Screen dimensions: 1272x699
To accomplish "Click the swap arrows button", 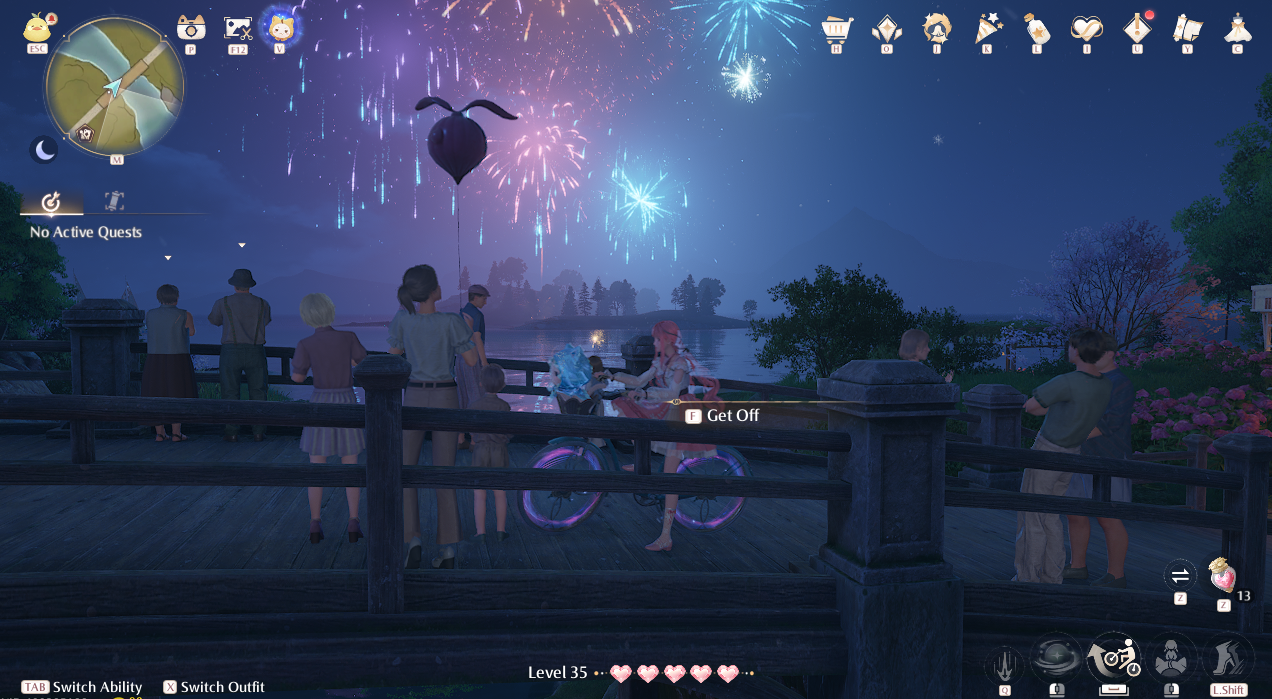I will pyautogui.click(x=1180, y=575).
